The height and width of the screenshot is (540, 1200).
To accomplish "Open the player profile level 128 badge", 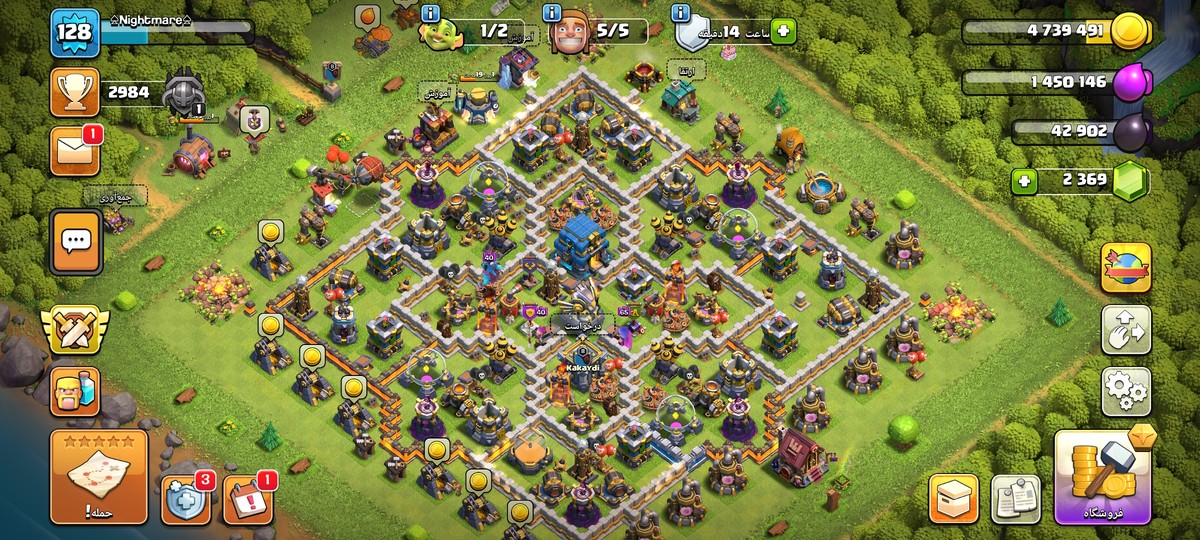I will (x=75, y=33).
